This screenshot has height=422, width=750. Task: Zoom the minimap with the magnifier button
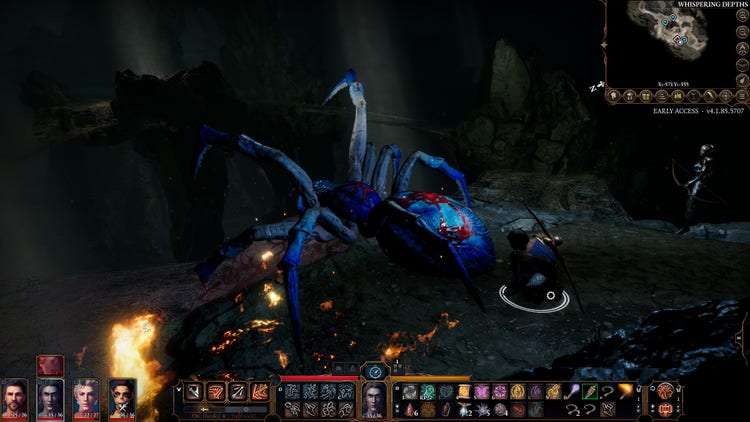tap(743, 31)
